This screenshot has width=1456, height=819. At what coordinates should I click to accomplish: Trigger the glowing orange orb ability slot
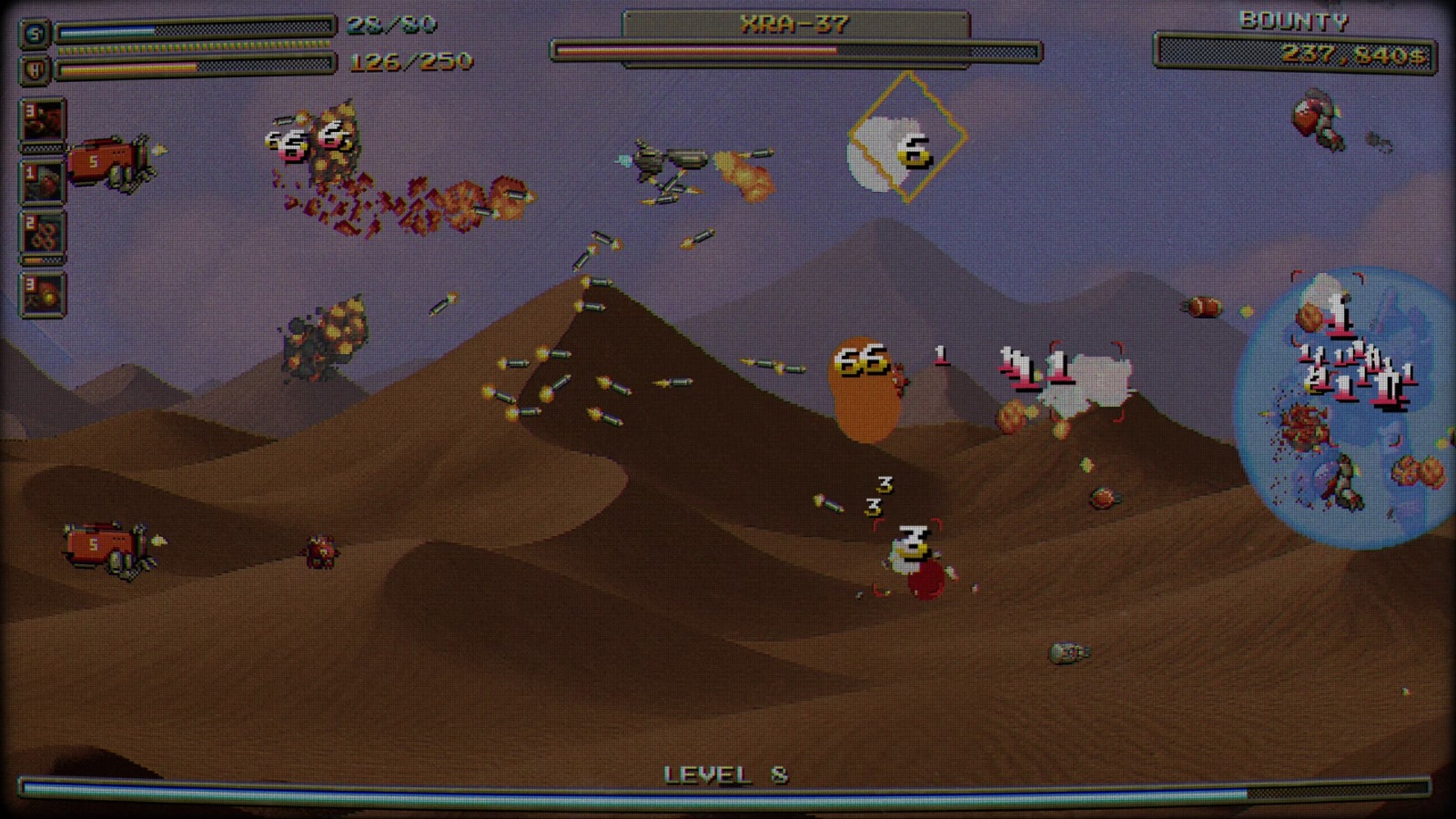43,294
